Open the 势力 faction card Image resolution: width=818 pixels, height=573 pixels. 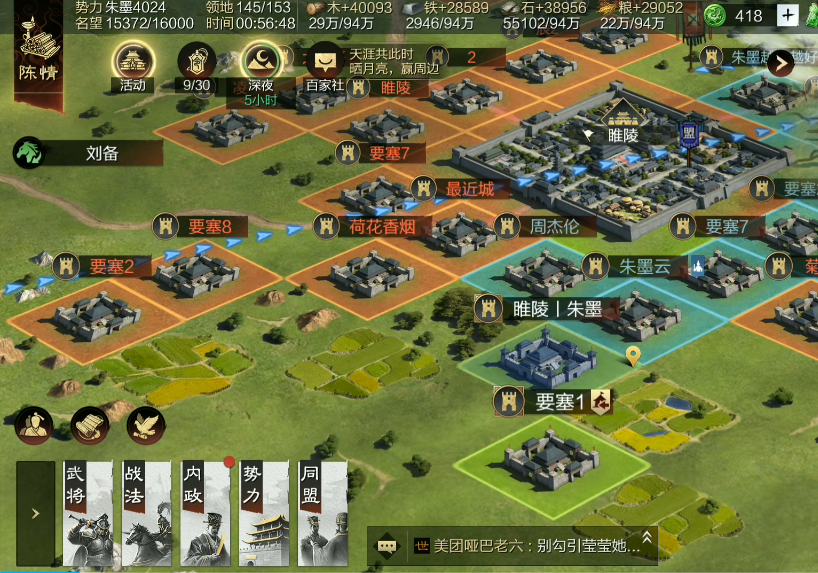[264, 513]
